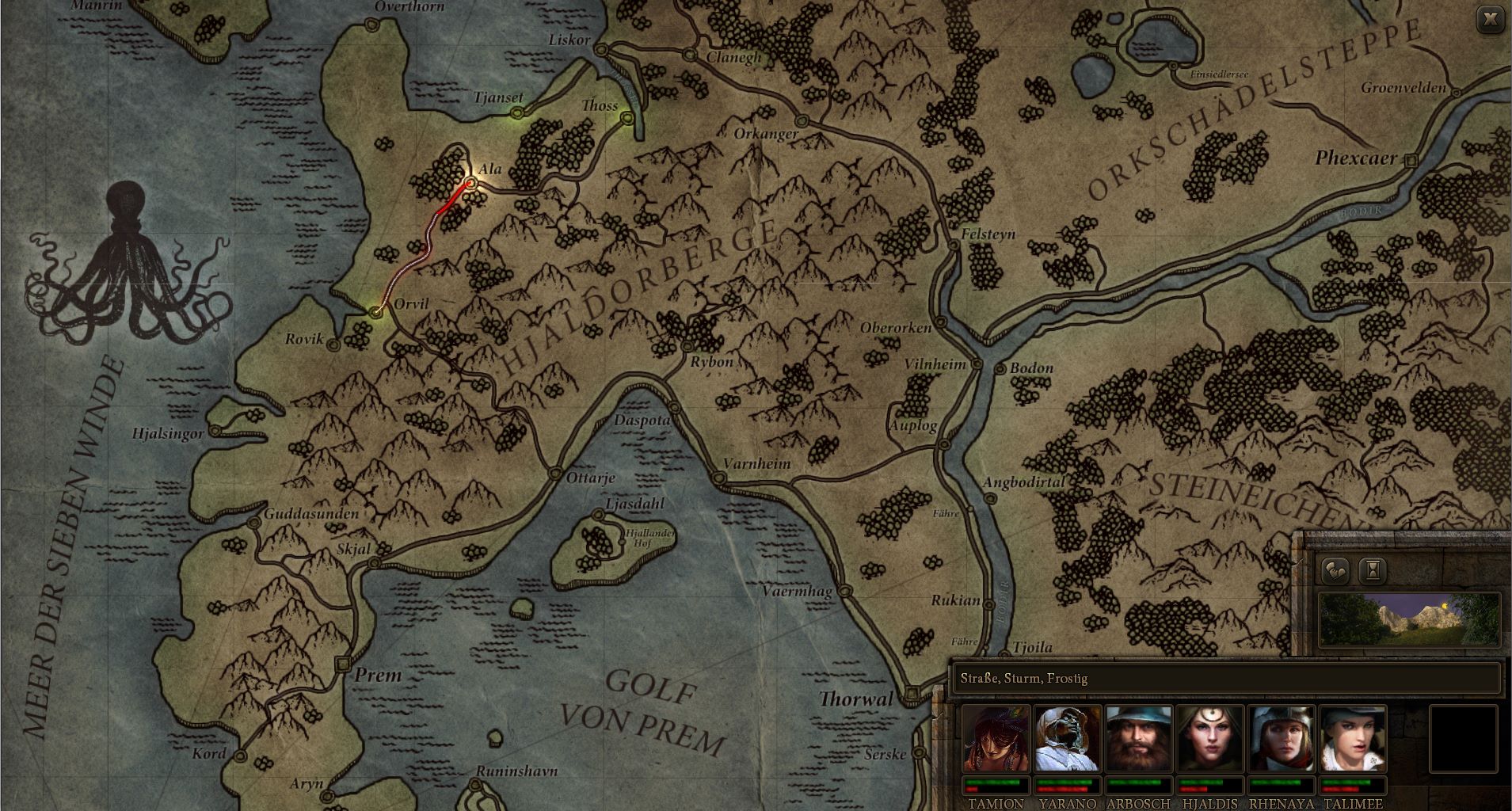Select Yarano's character portrait
The height and width of the screenshot is (811, 1512).
[1067, 739]
